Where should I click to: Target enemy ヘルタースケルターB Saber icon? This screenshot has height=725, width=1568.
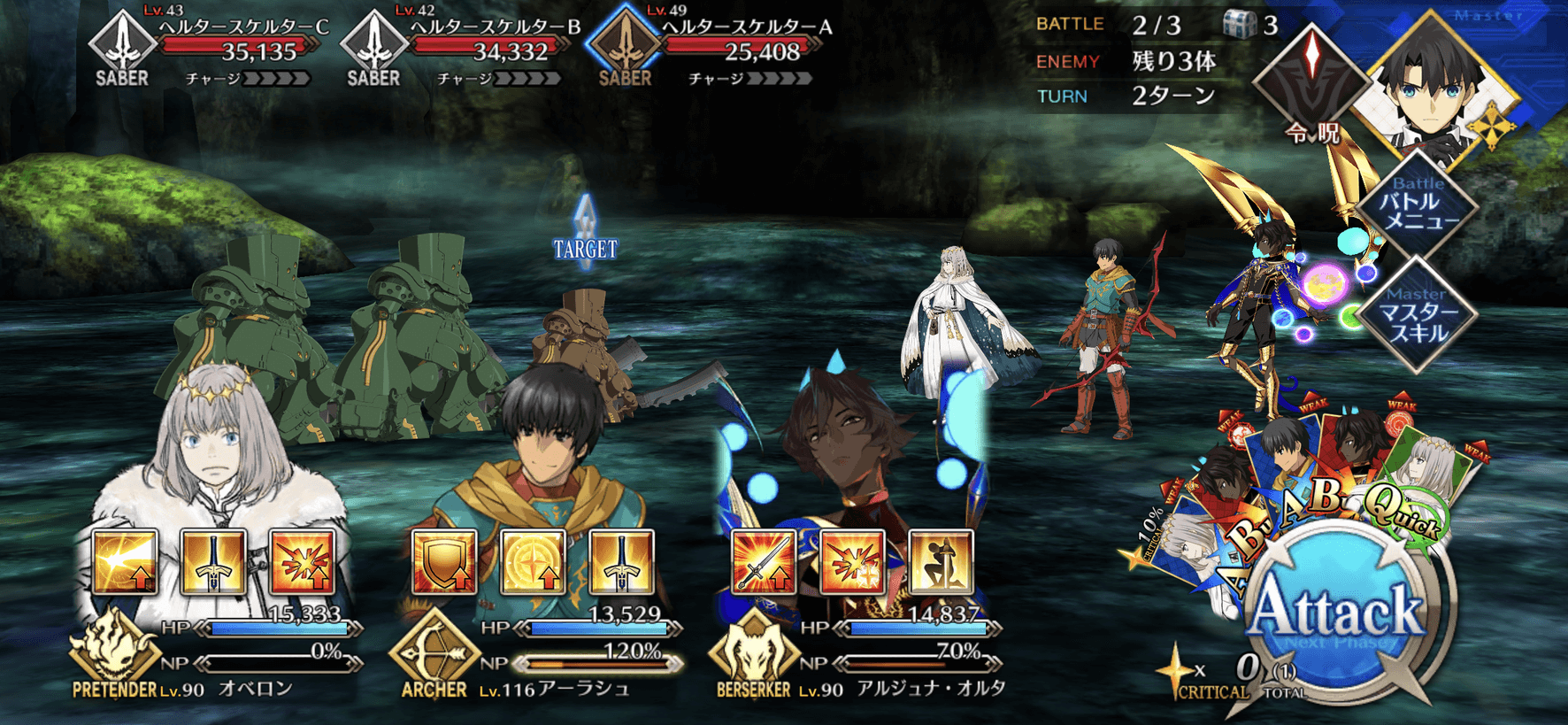point(373,42)
